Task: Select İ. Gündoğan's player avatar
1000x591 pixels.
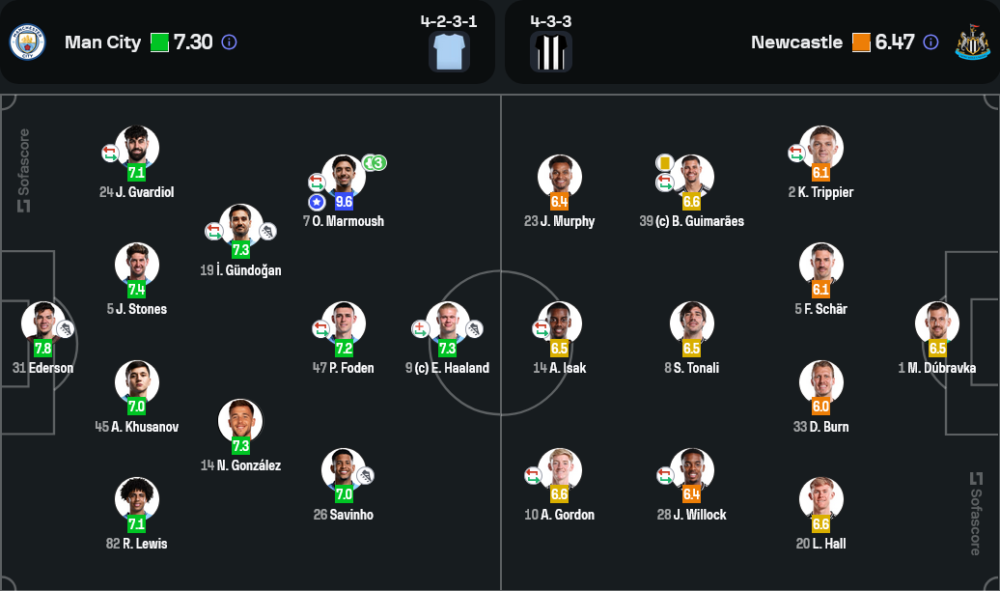Action: (241, 227)
